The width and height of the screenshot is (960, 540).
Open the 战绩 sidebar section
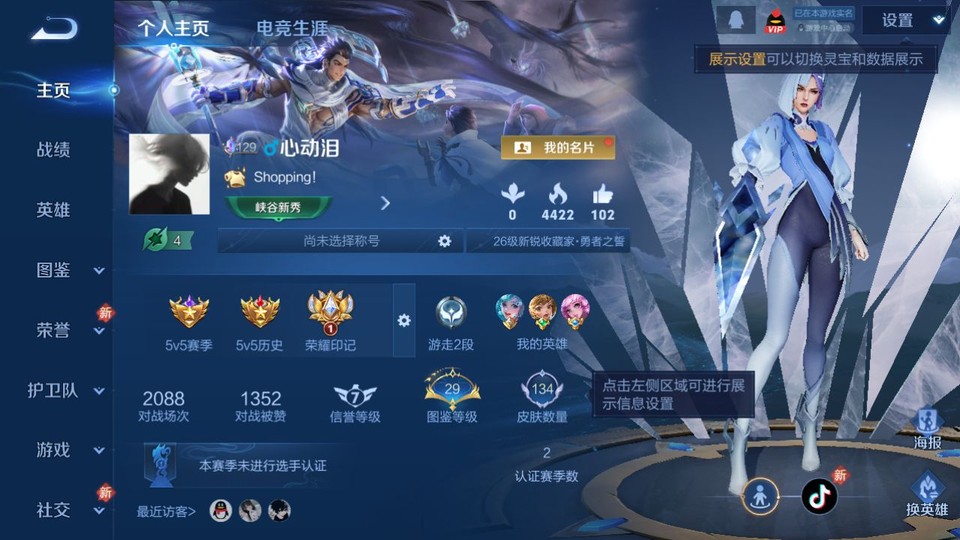point(53,150)
